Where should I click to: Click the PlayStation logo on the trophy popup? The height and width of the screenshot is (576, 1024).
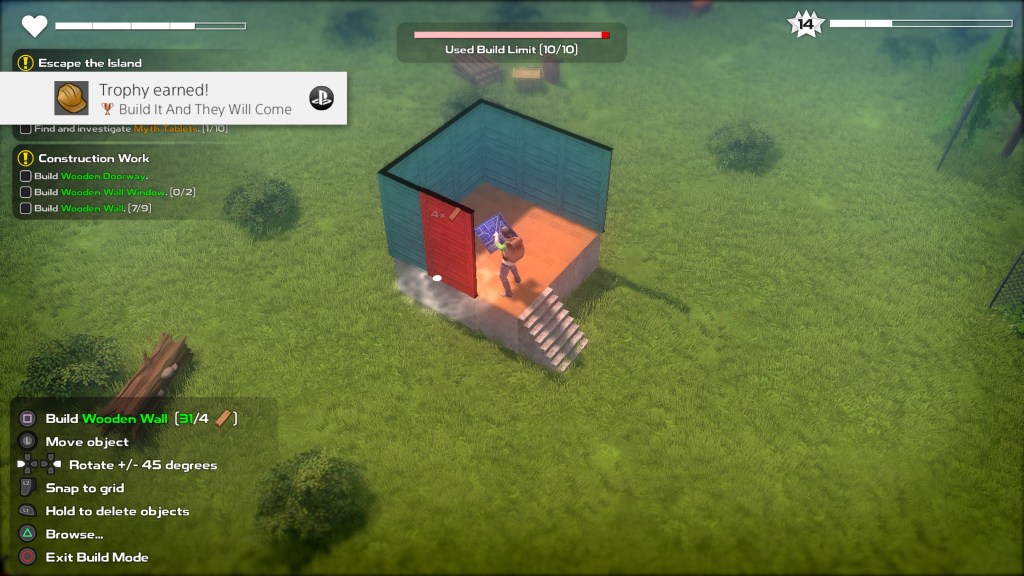click(321, 98)
